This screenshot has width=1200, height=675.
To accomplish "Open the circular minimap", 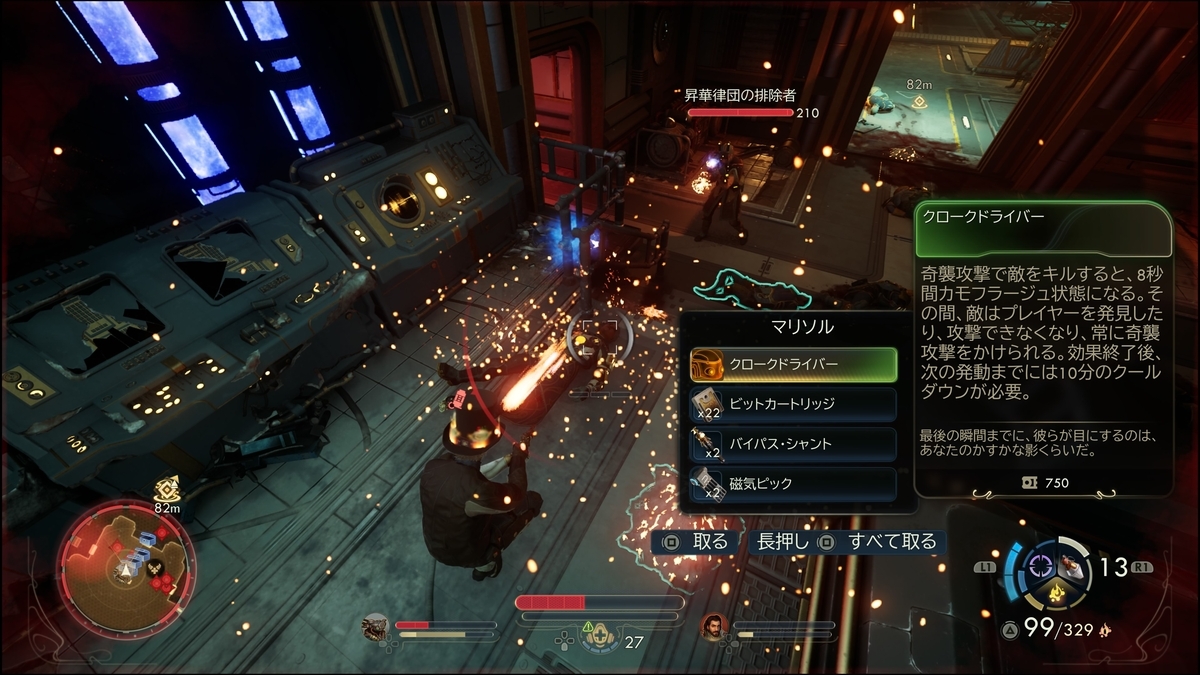I will (x=124, y=565).
